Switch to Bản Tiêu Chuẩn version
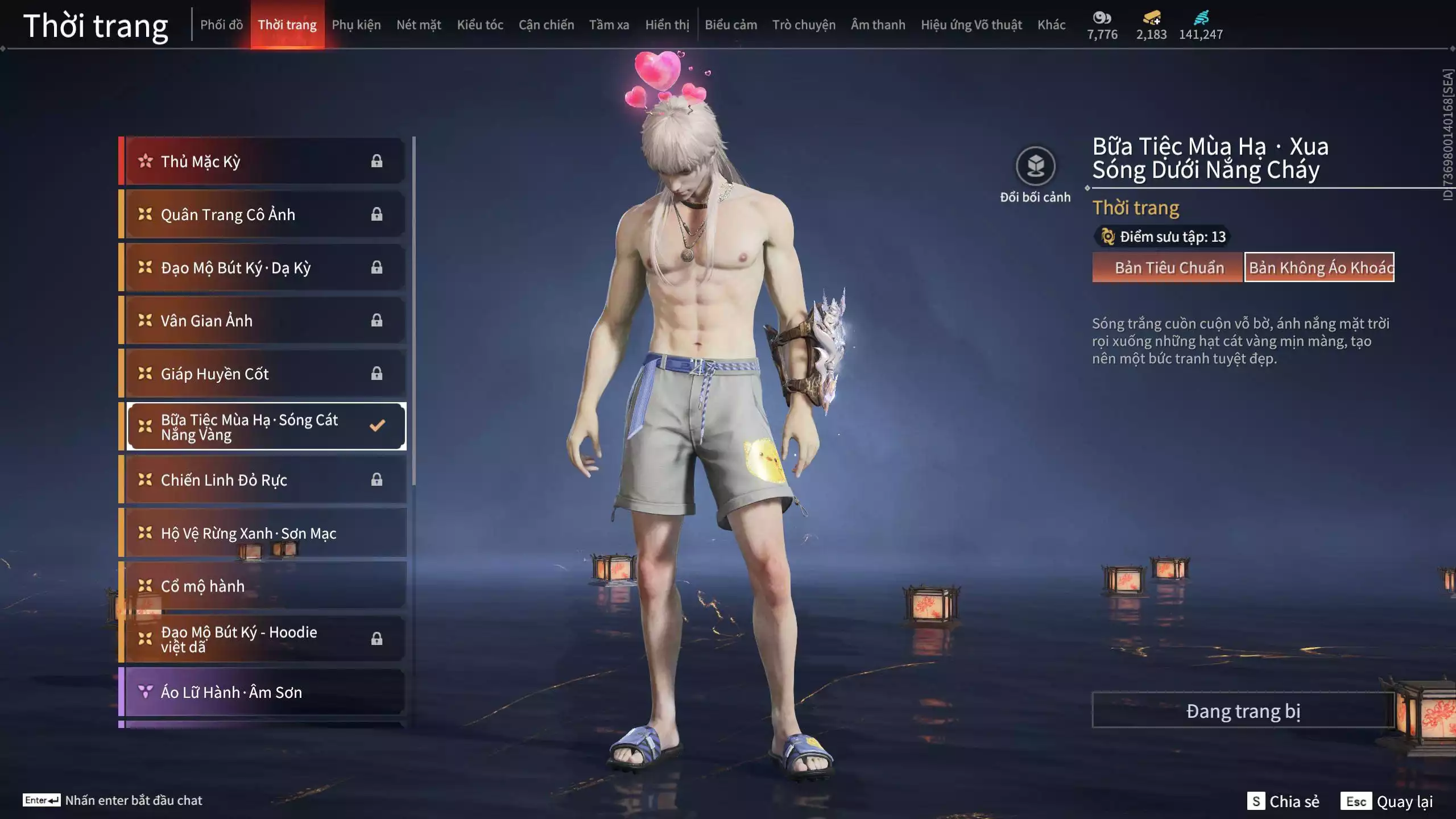This screenshot has height=819, width=1456. pos(1168,267)
